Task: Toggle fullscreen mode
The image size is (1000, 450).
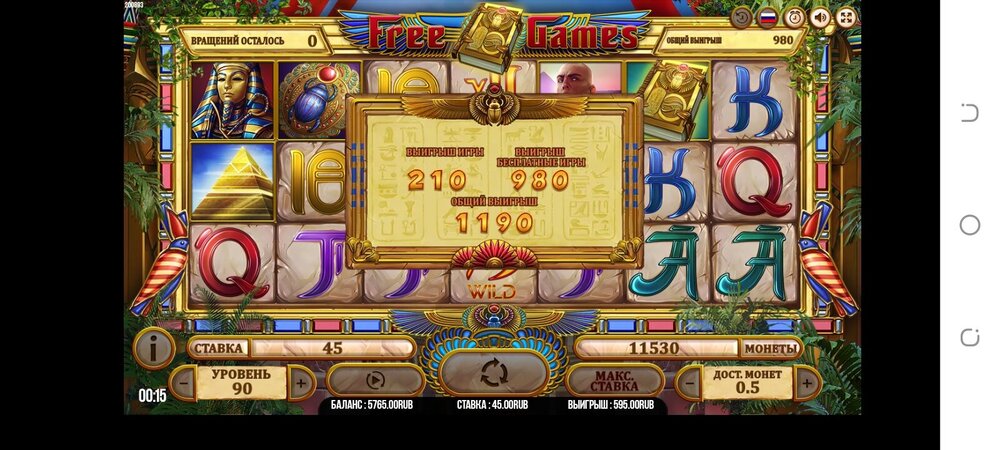Action: (x=846, y=18)
